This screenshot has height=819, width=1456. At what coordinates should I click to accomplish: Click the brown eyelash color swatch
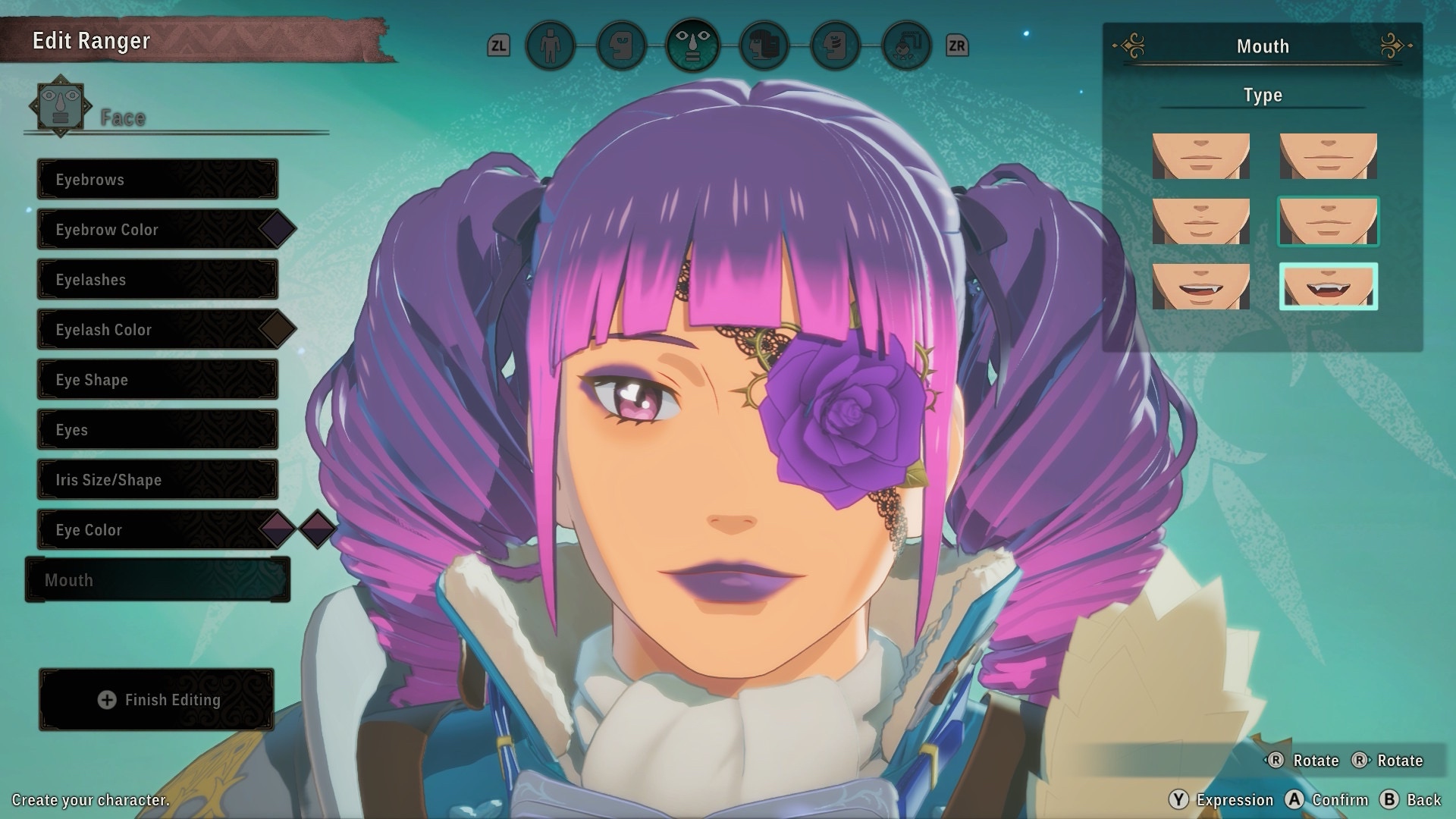[277, 329]
